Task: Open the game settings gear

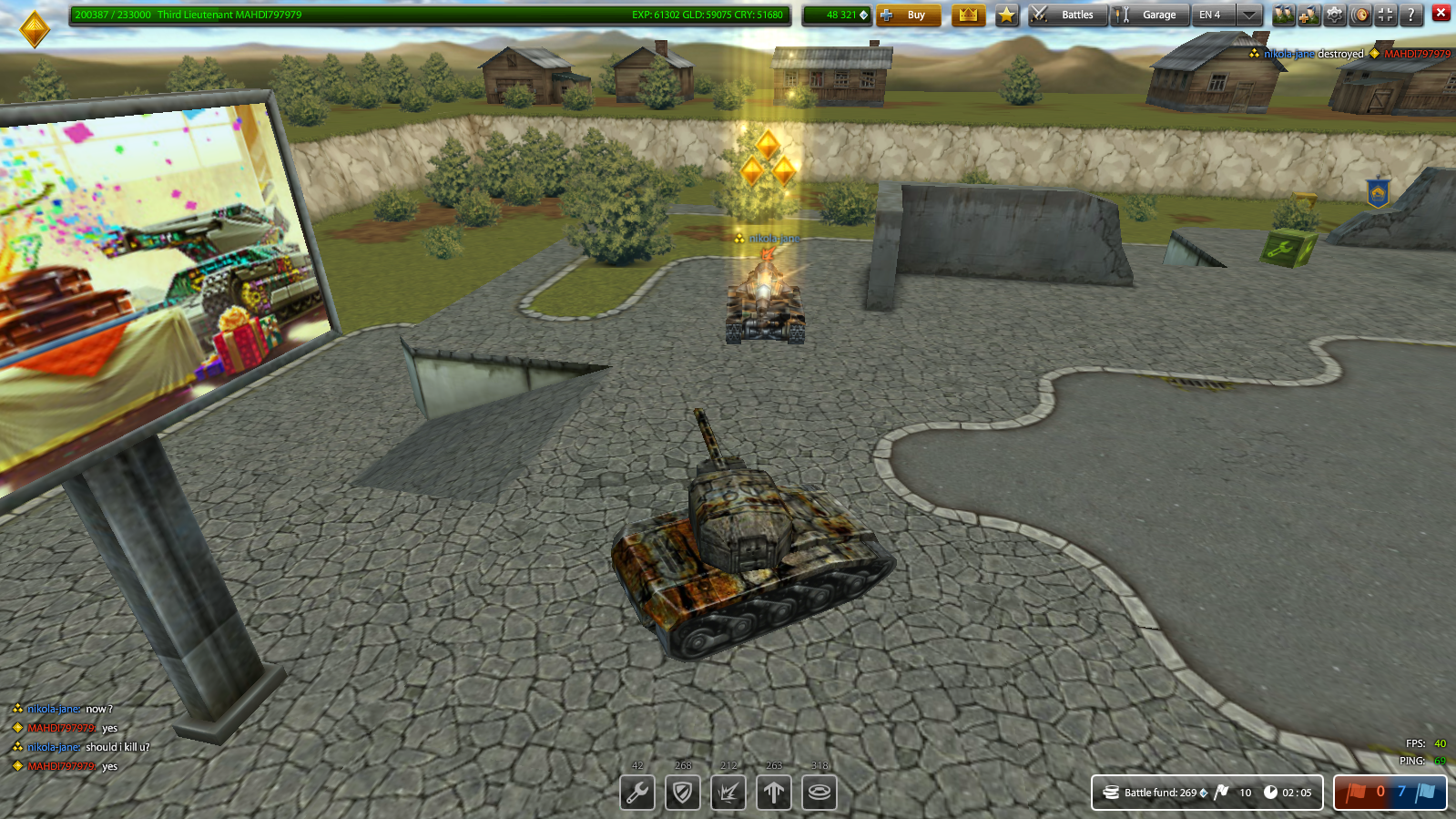Action: coord(1335,15)
